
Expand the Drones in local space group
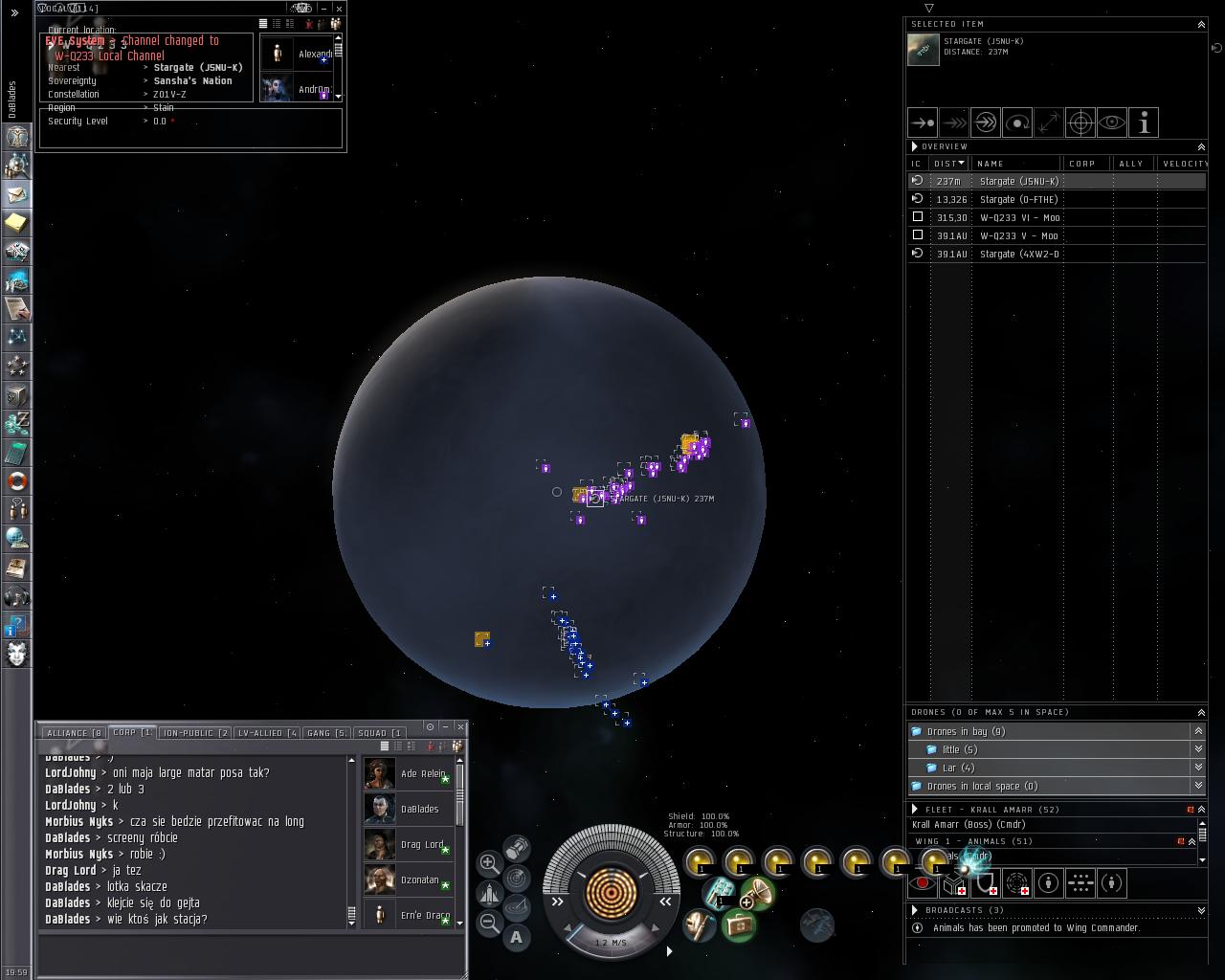tap(1198, 786)
